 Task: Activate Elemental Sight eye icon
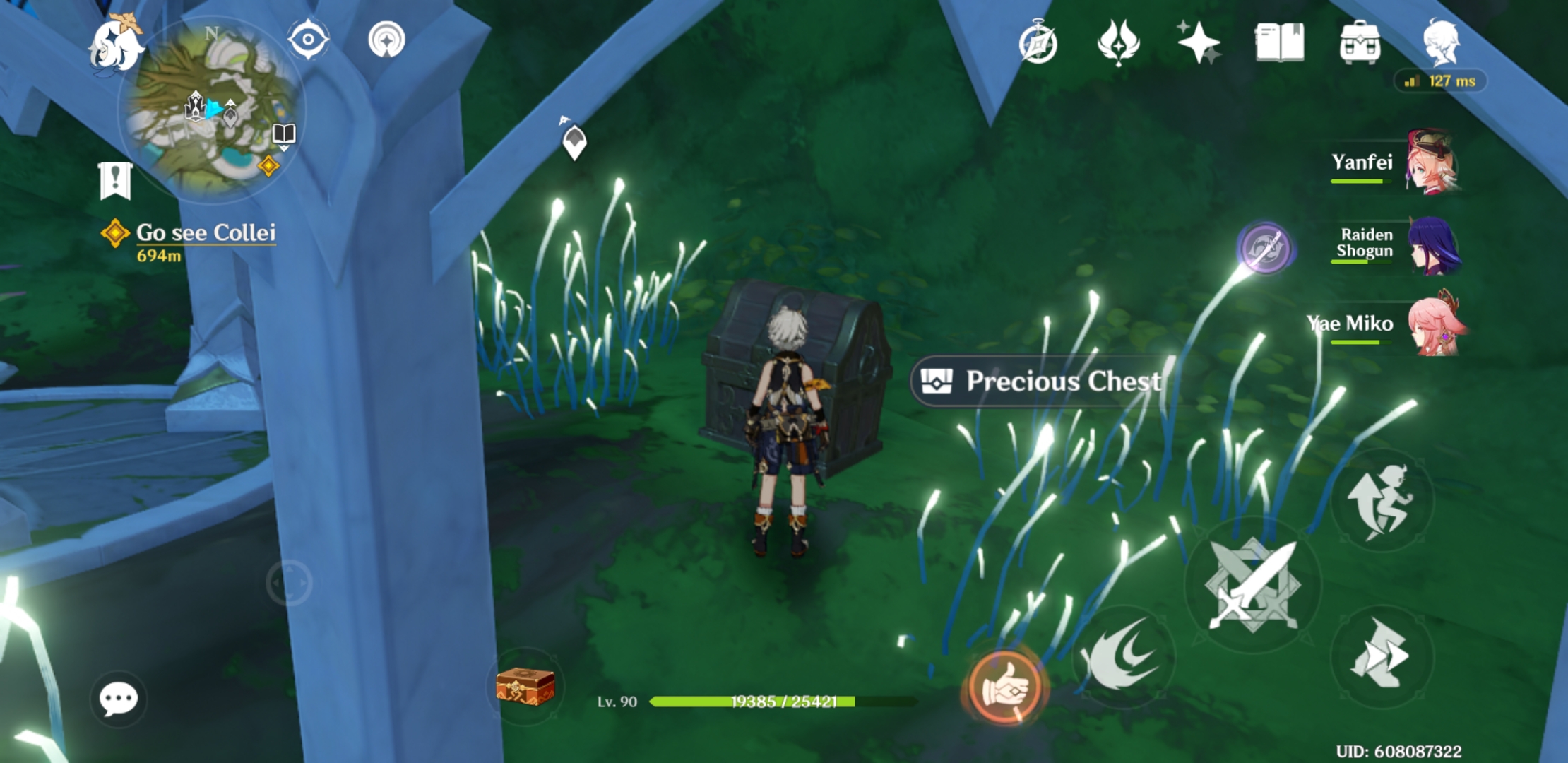tap(307, 40)
